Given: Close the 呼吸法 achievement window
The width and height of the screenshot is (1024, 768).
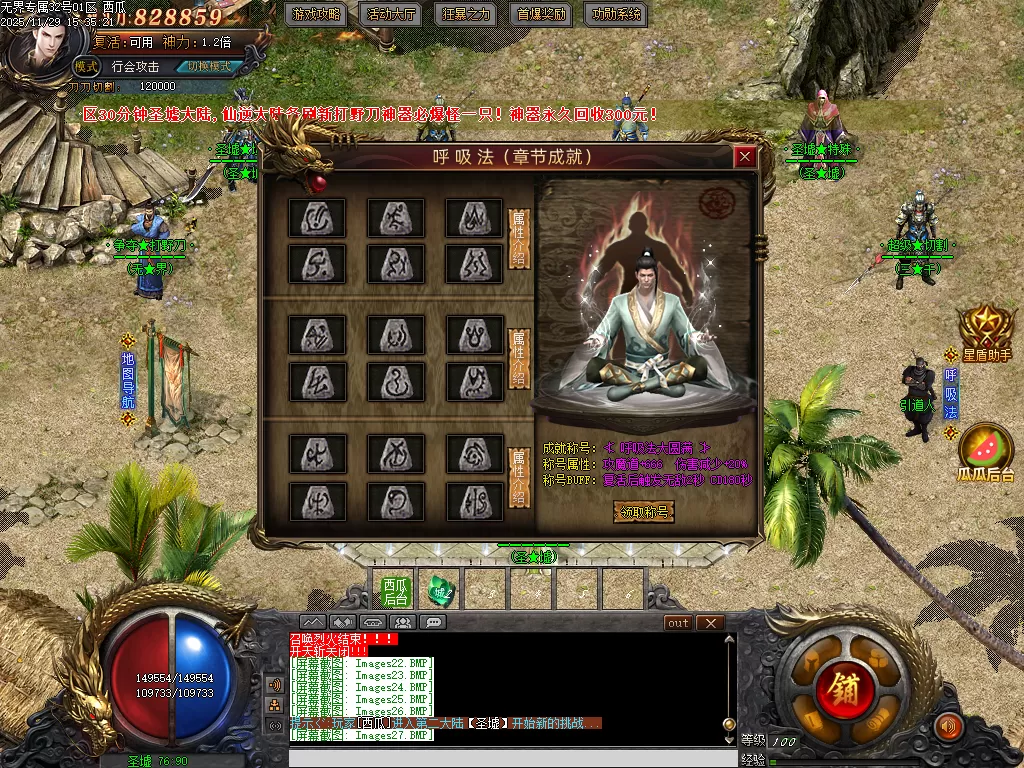Looking at the screenshot, I should click(x=744, y=157).
